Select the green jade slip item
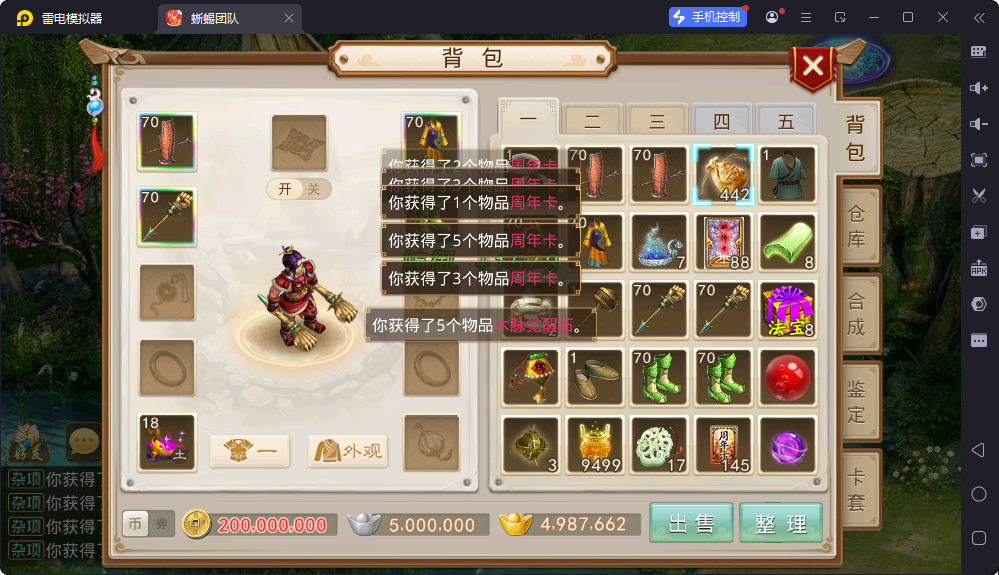999x575 pixels. point(788,242)
